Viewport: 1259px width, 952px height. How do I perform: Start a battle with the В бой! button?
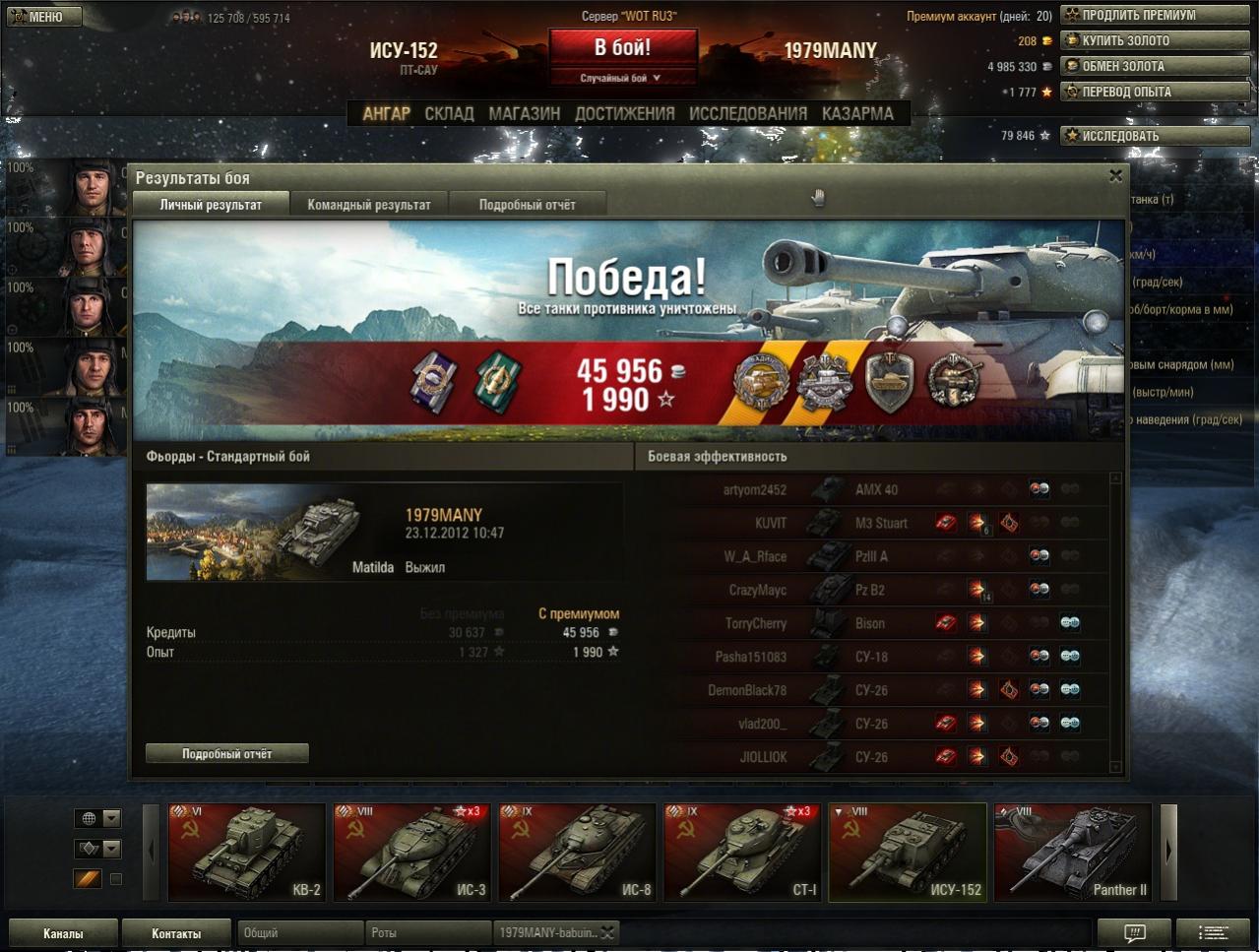point(622,47)
